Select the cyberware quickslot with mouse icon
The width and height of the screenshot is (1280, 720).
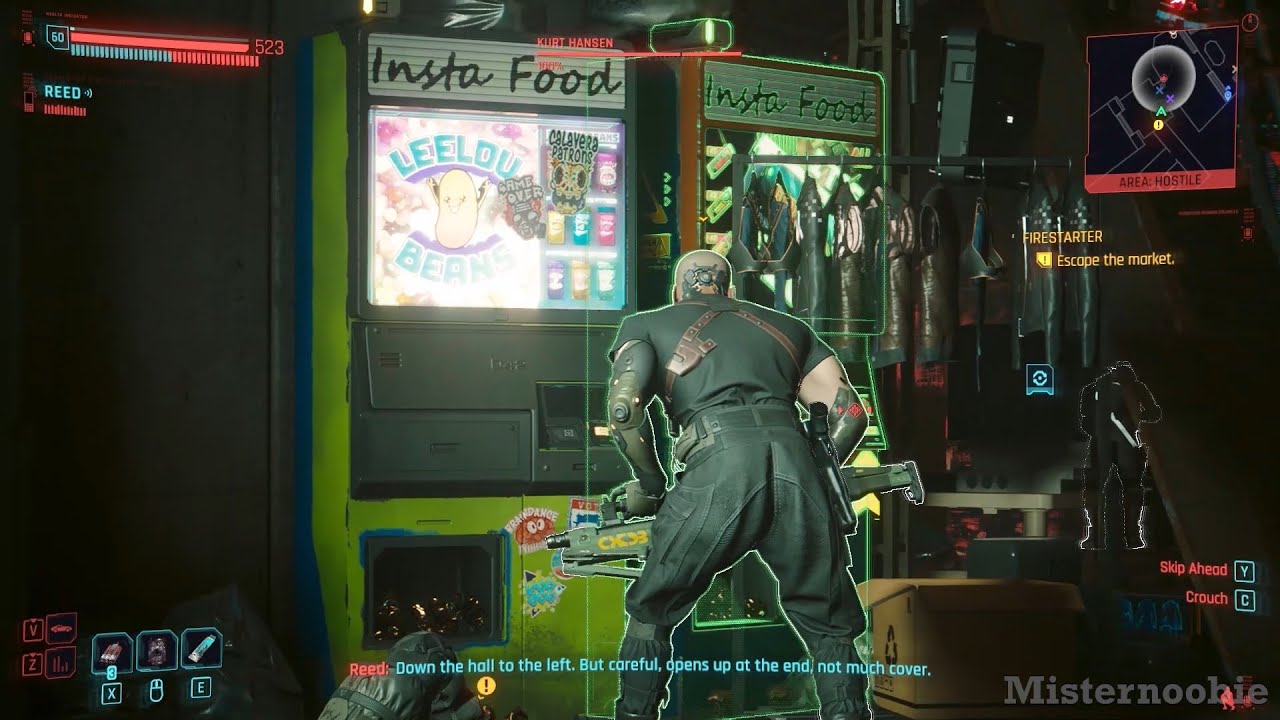click(157, 651)
